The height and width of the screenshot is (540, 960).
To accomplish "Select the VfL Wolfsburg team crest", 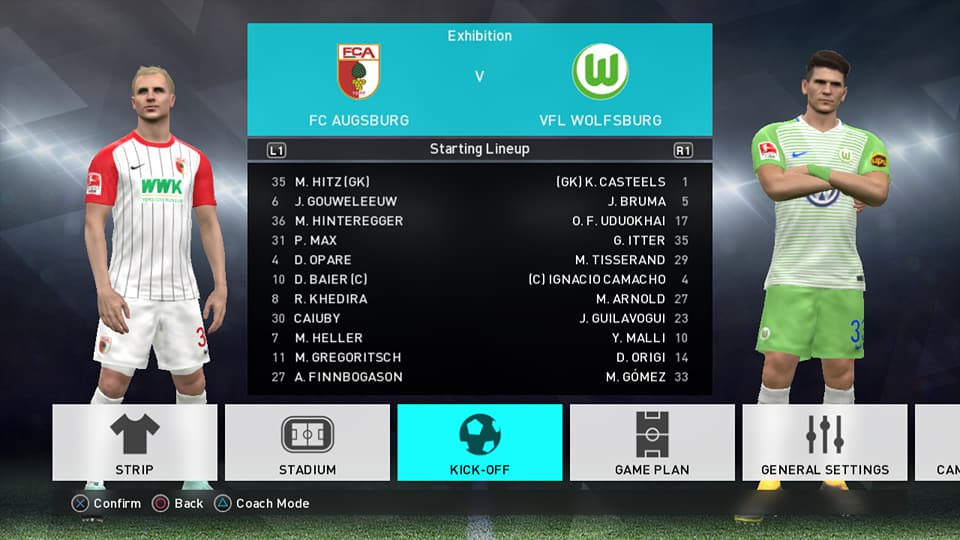I will pyautogui.click(x=600, y=72).
